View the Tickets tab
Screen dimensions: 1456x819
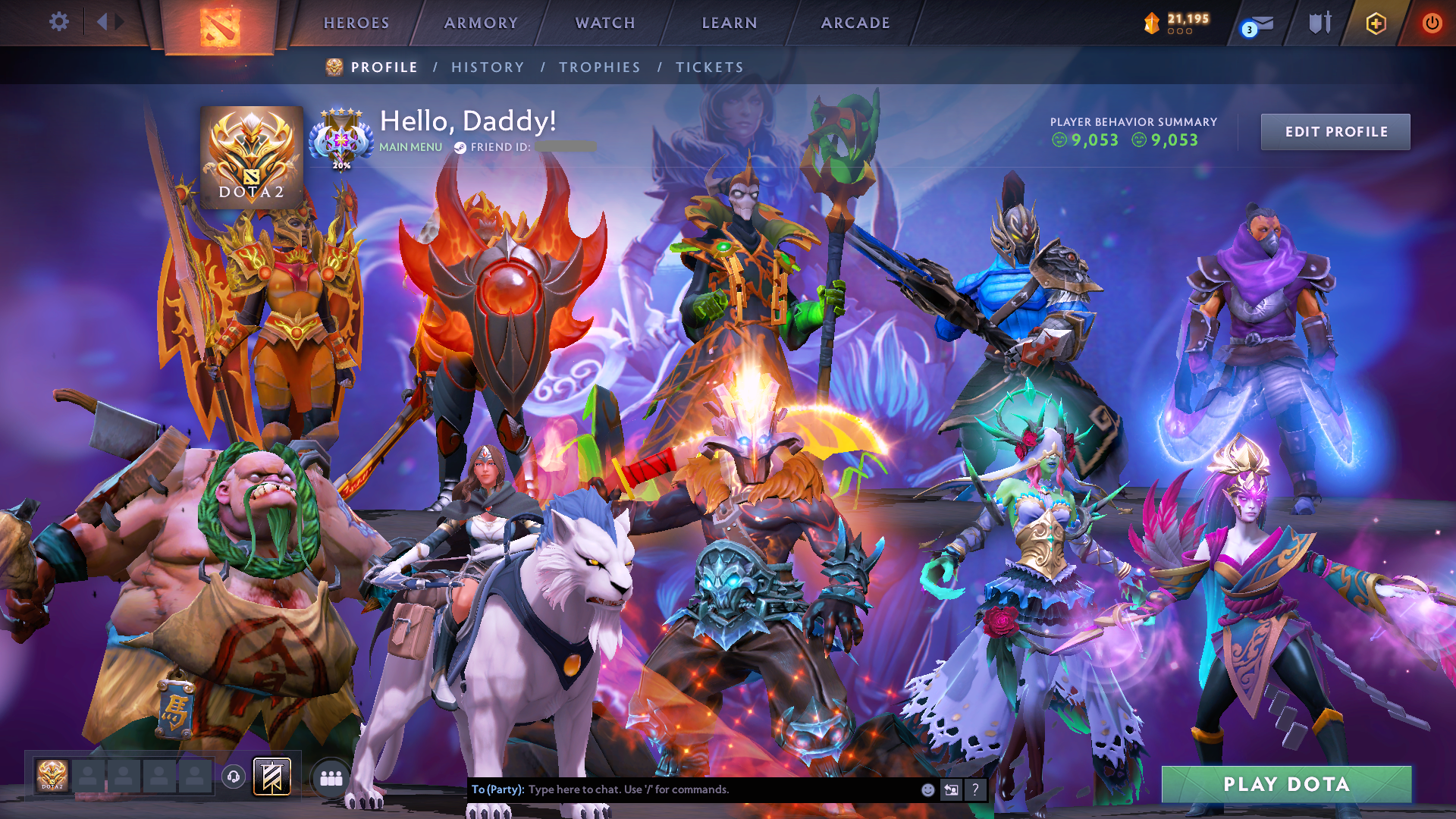(x=710, y=67)
